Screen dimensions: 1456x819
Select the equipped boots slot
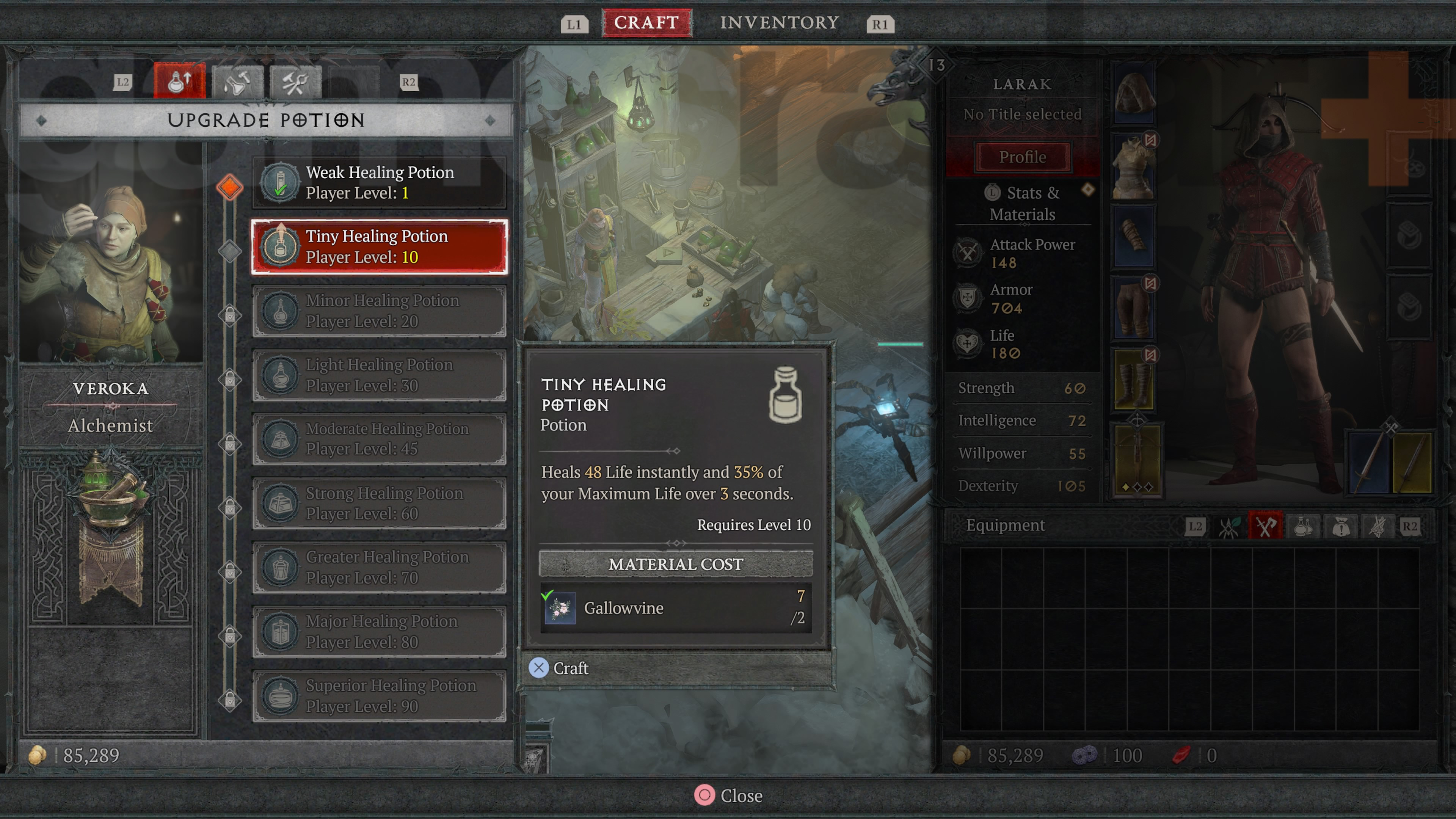point(1133,379)
